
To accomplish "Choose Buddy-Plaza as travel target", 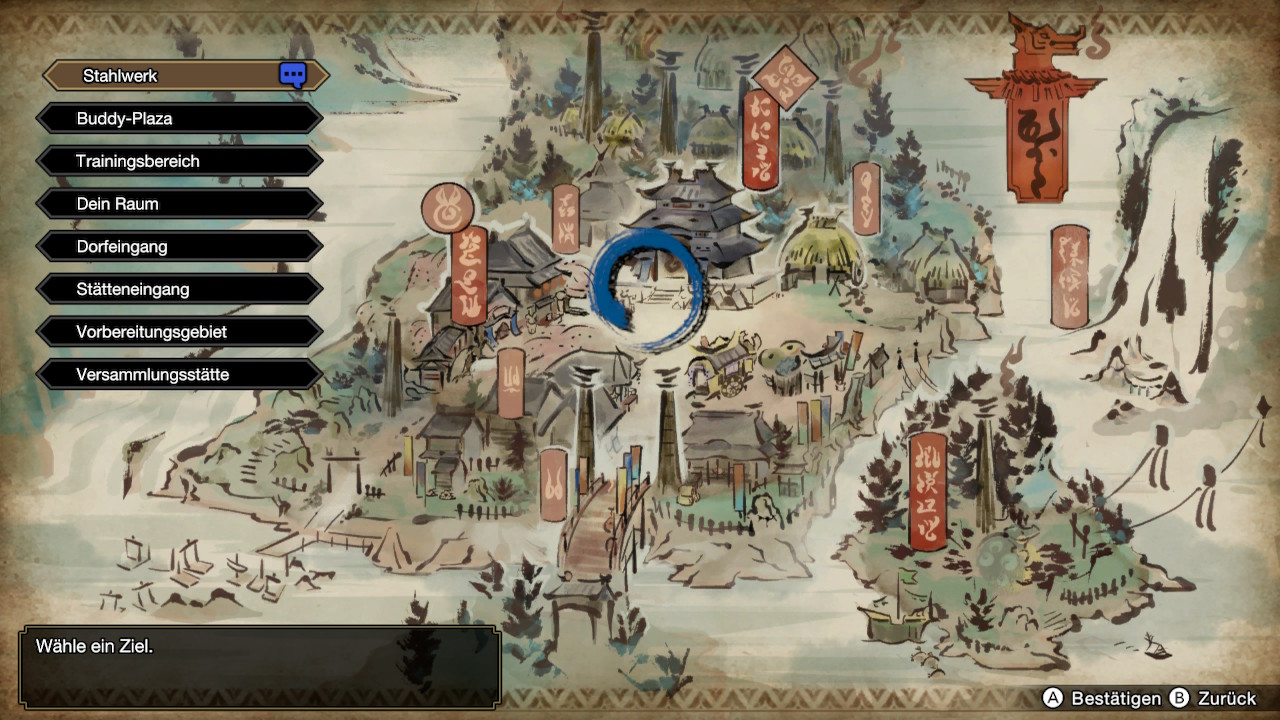I will coord(180,118).
